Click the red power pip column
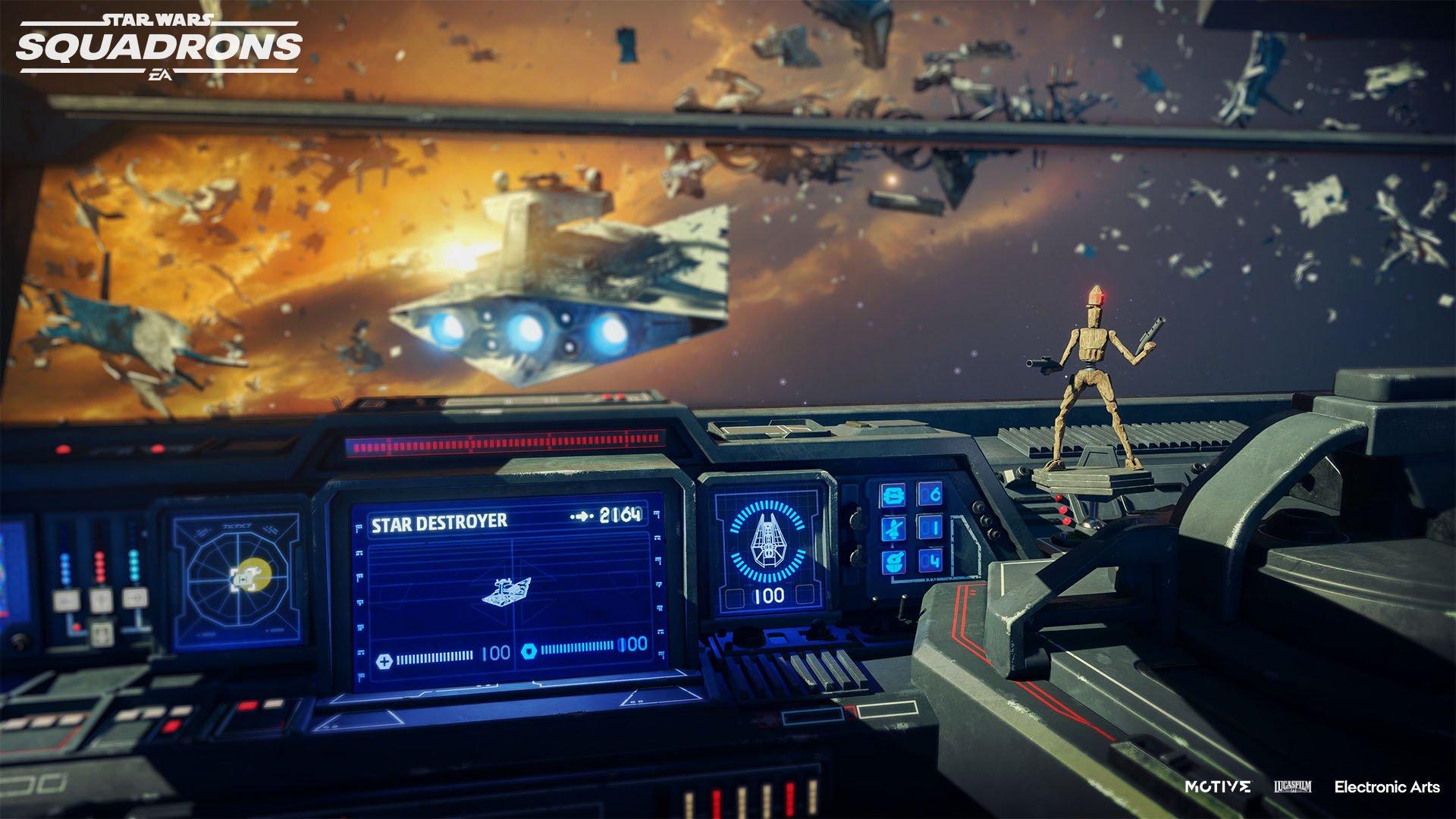The height and width of the screenshot is (819, 1456). point(100,566)
